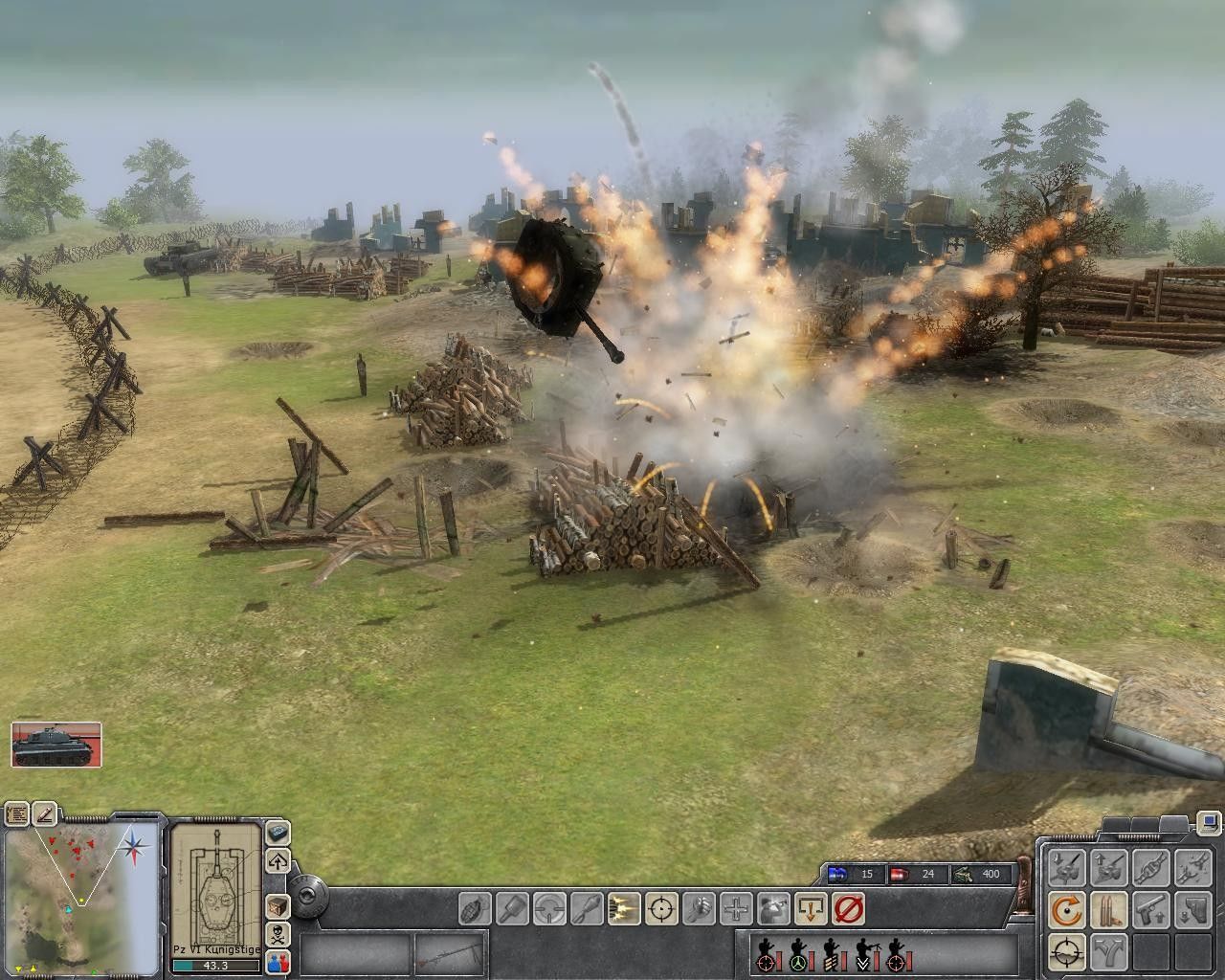This screenshot has width=1225, height=980.
Task: Click the orange rotate arrow command
Action: click(x=1067, y=909)
